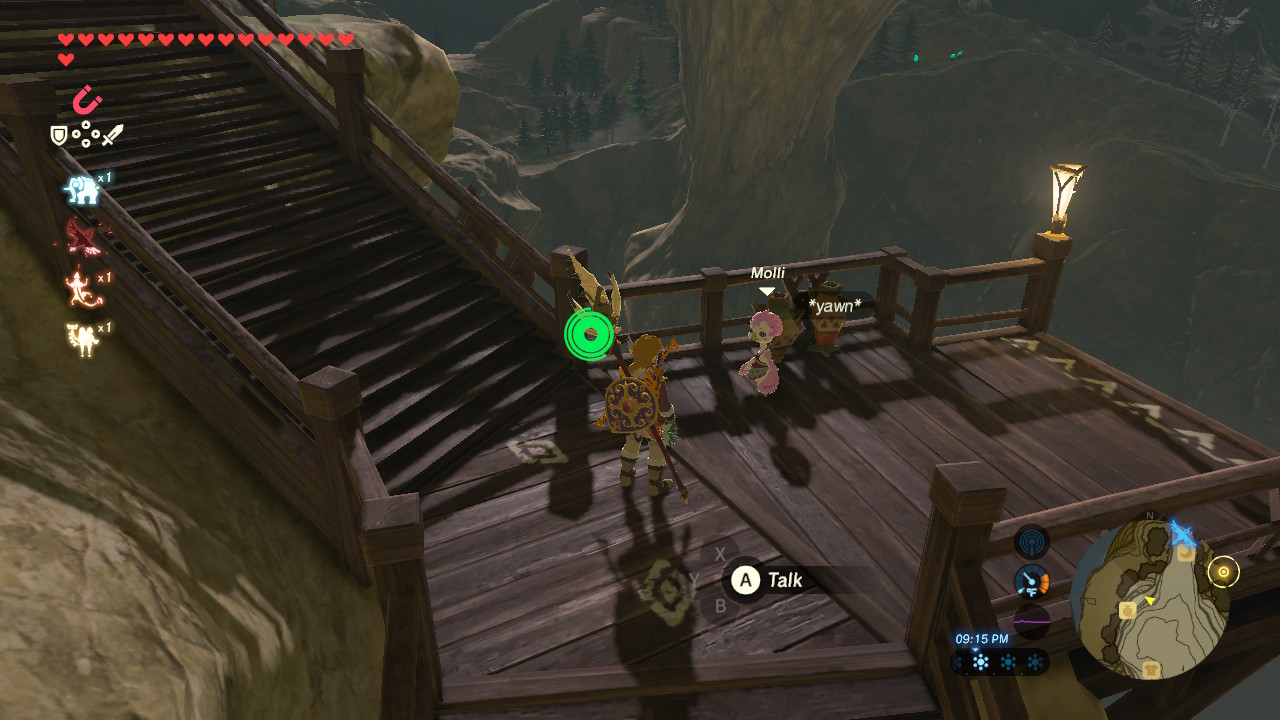The height and width of the screenshot is (720, 1280).
Task: Click the Sheikah Sensor antenna icon
Action: (x=1031, y=544)
